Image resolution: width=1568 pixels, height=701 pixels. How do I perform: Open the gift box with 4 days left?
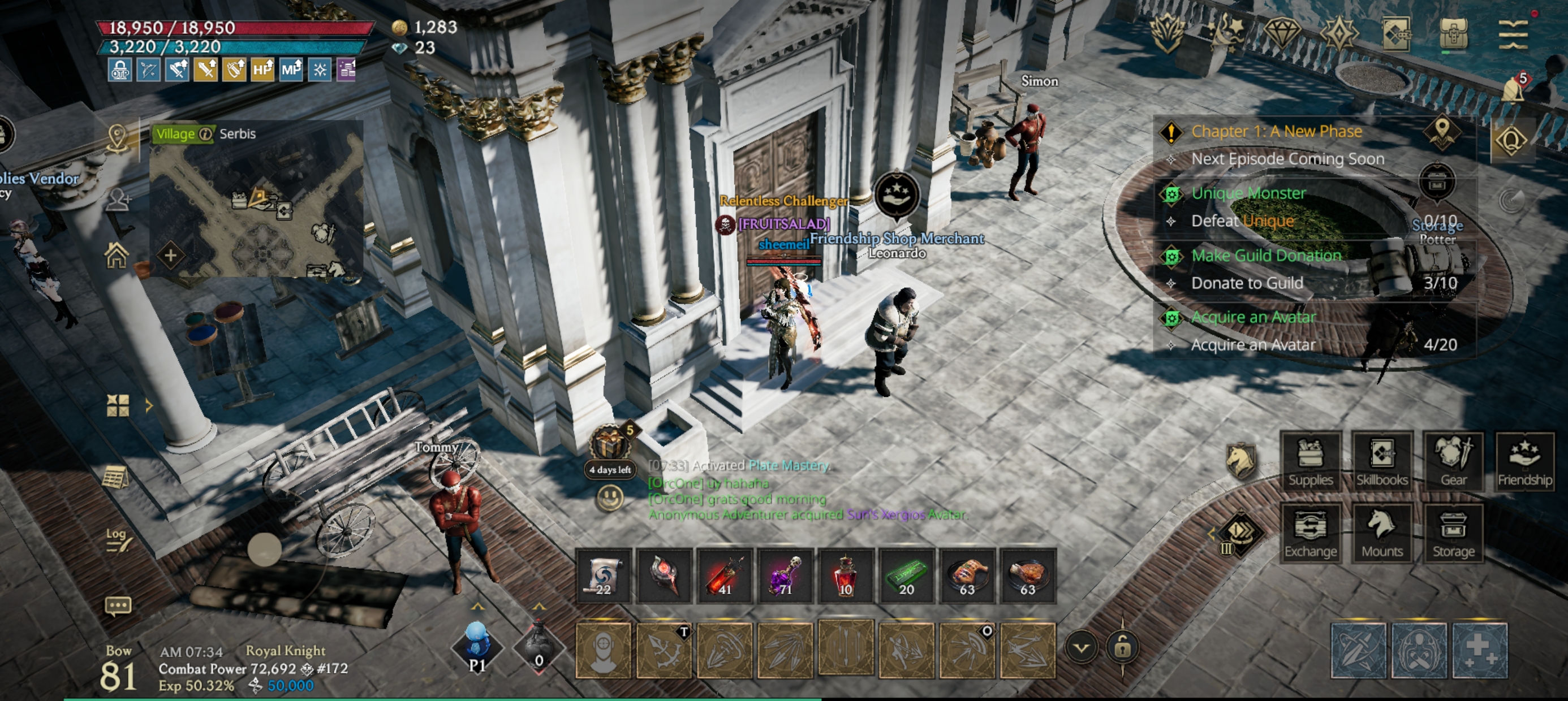tap(609, 444)
